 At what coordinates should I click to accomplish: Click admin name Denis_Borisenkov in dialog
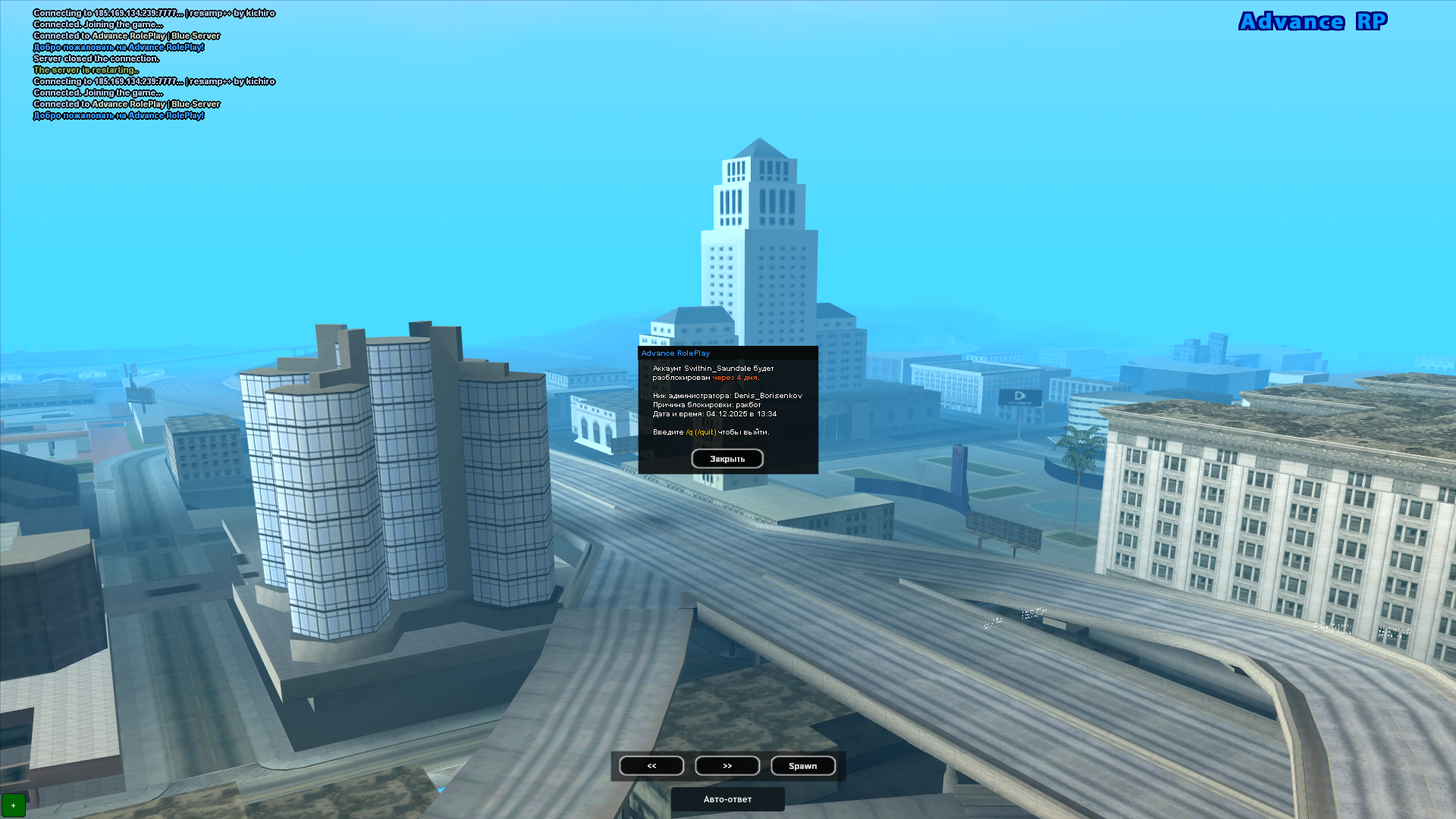(x=767, y=394)
